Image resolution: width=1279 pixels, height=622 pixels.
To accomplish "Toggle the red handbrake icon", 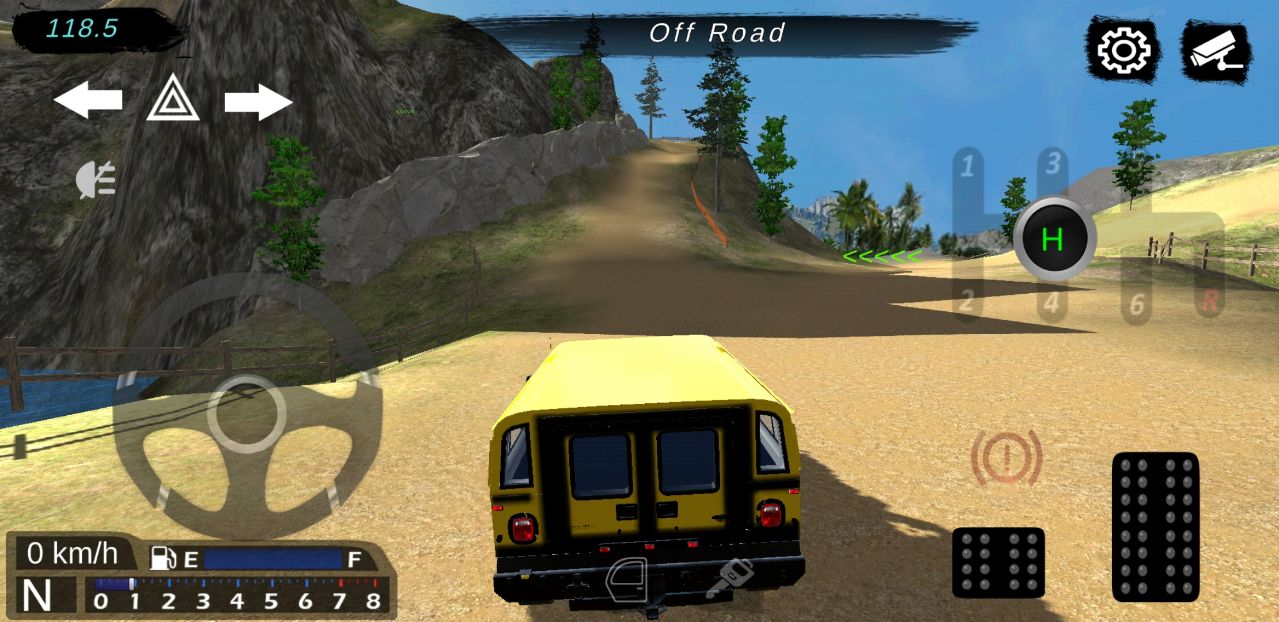I will coord(1006,458).
